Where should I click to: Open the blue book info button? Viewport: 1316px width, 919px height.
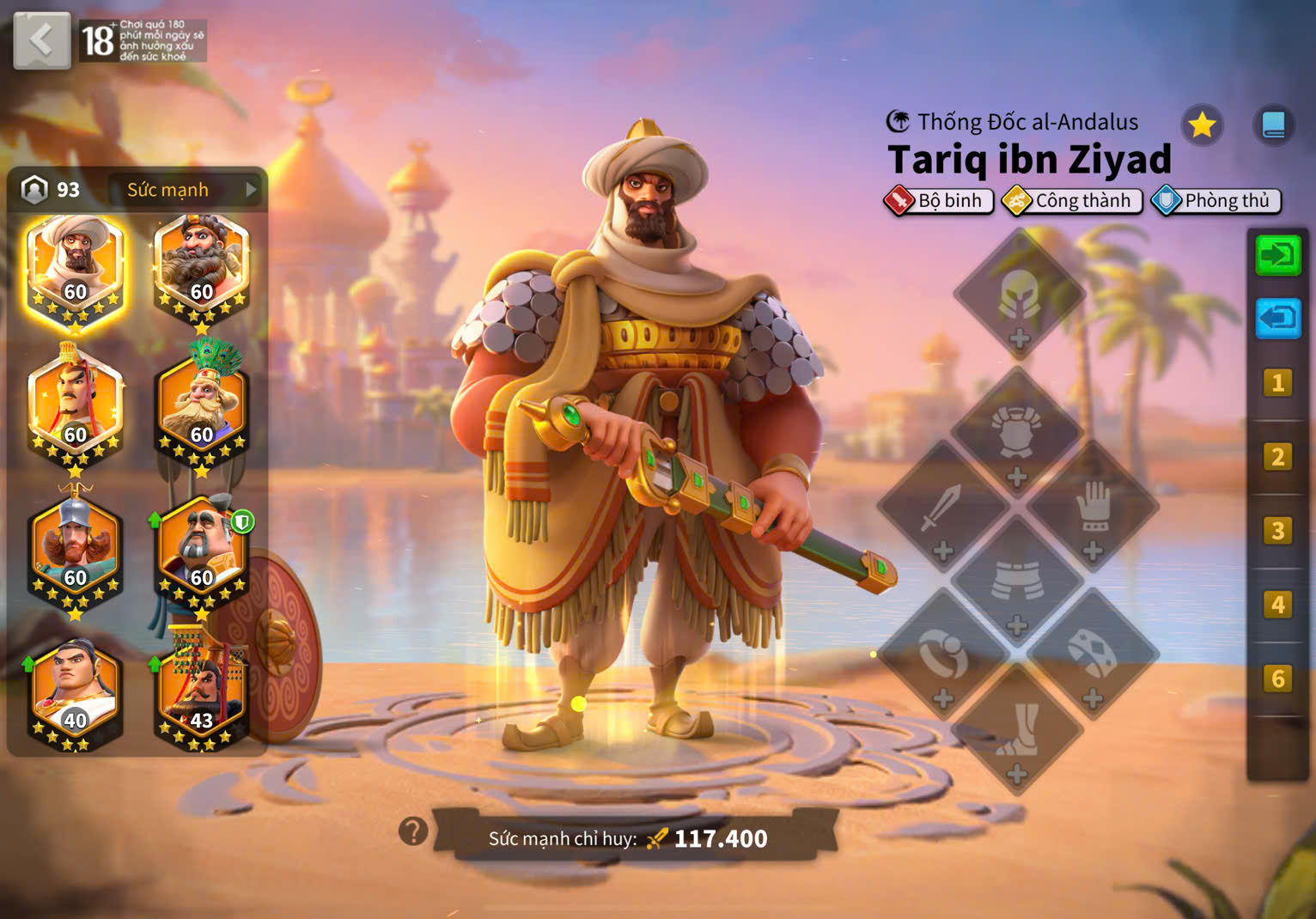click(1273, 125)
